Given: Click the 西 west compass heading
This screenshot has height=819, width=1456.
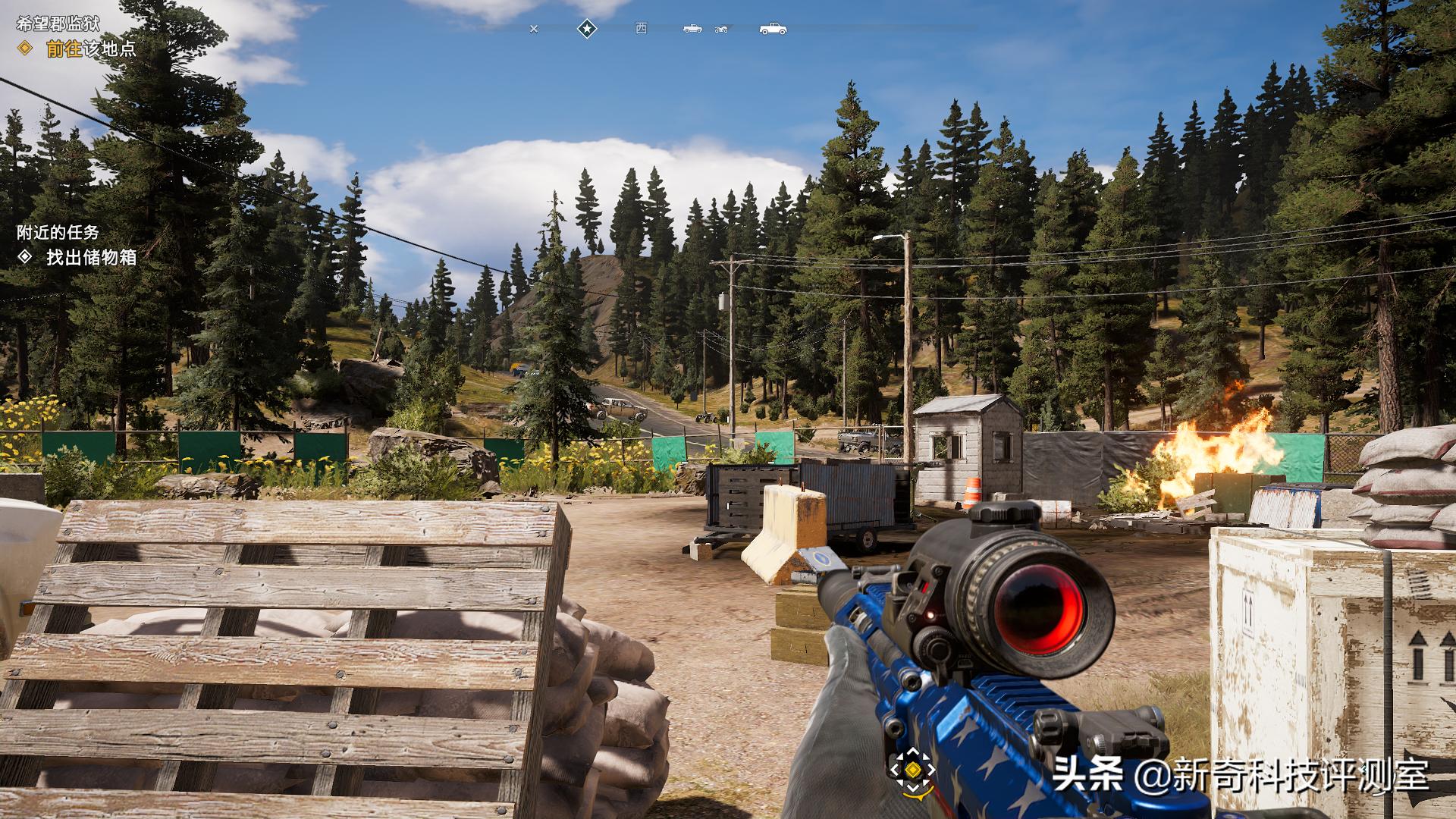Looking at the screenshot, I should pos(642,28).
